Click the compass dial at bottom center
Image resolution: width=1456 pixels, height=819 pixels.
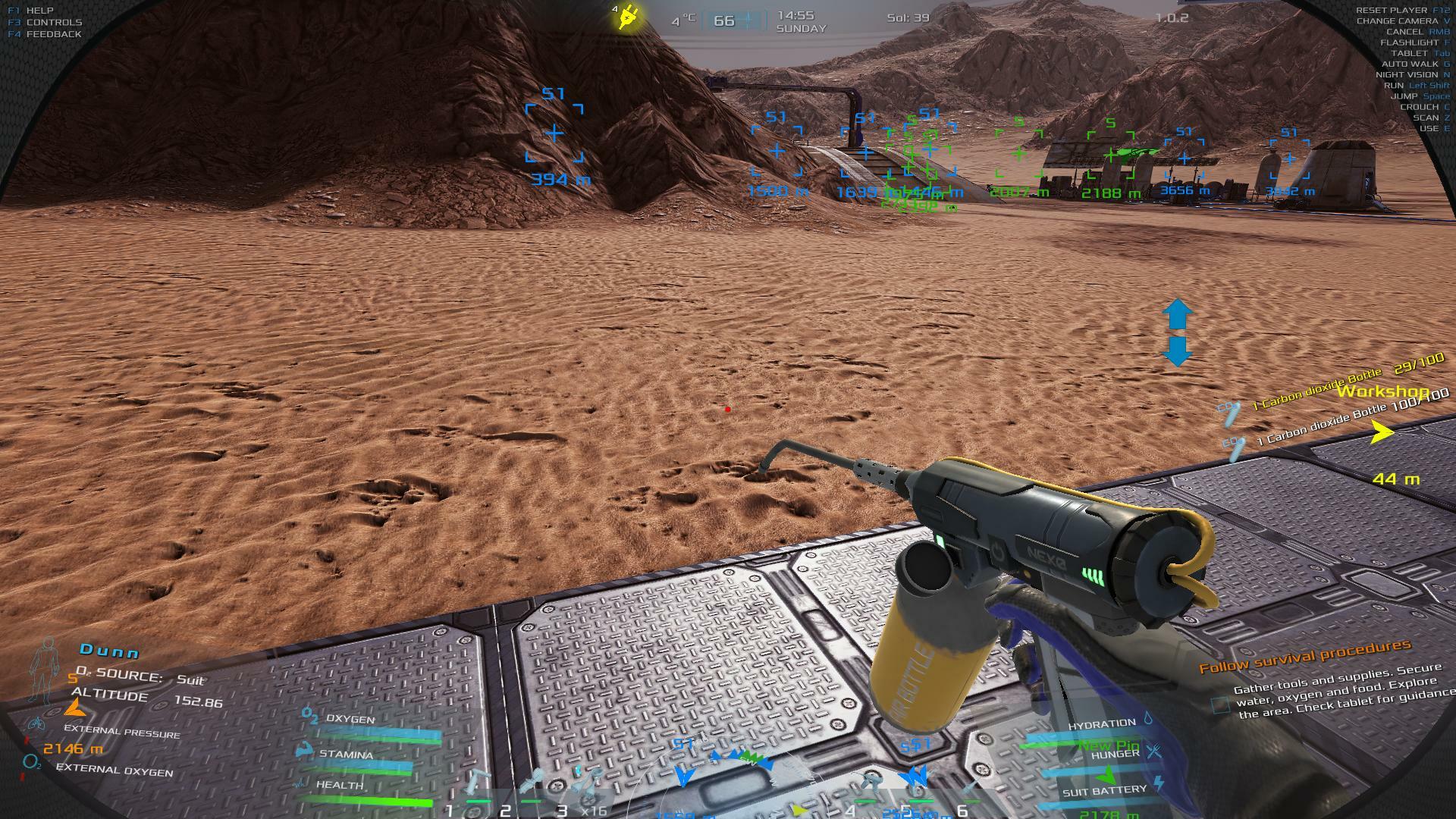(730, 789)
